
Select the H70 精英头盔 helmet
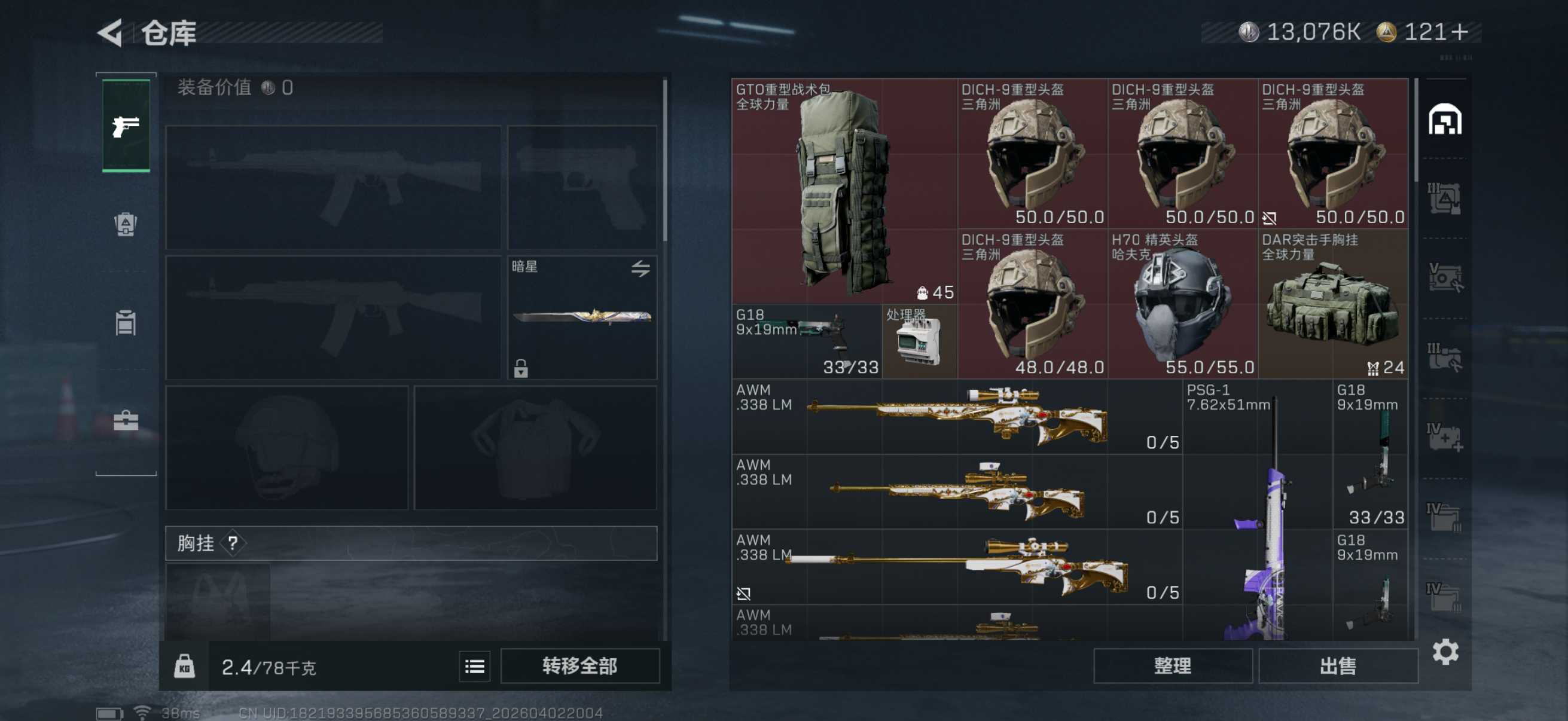[x=1182, y=304]
